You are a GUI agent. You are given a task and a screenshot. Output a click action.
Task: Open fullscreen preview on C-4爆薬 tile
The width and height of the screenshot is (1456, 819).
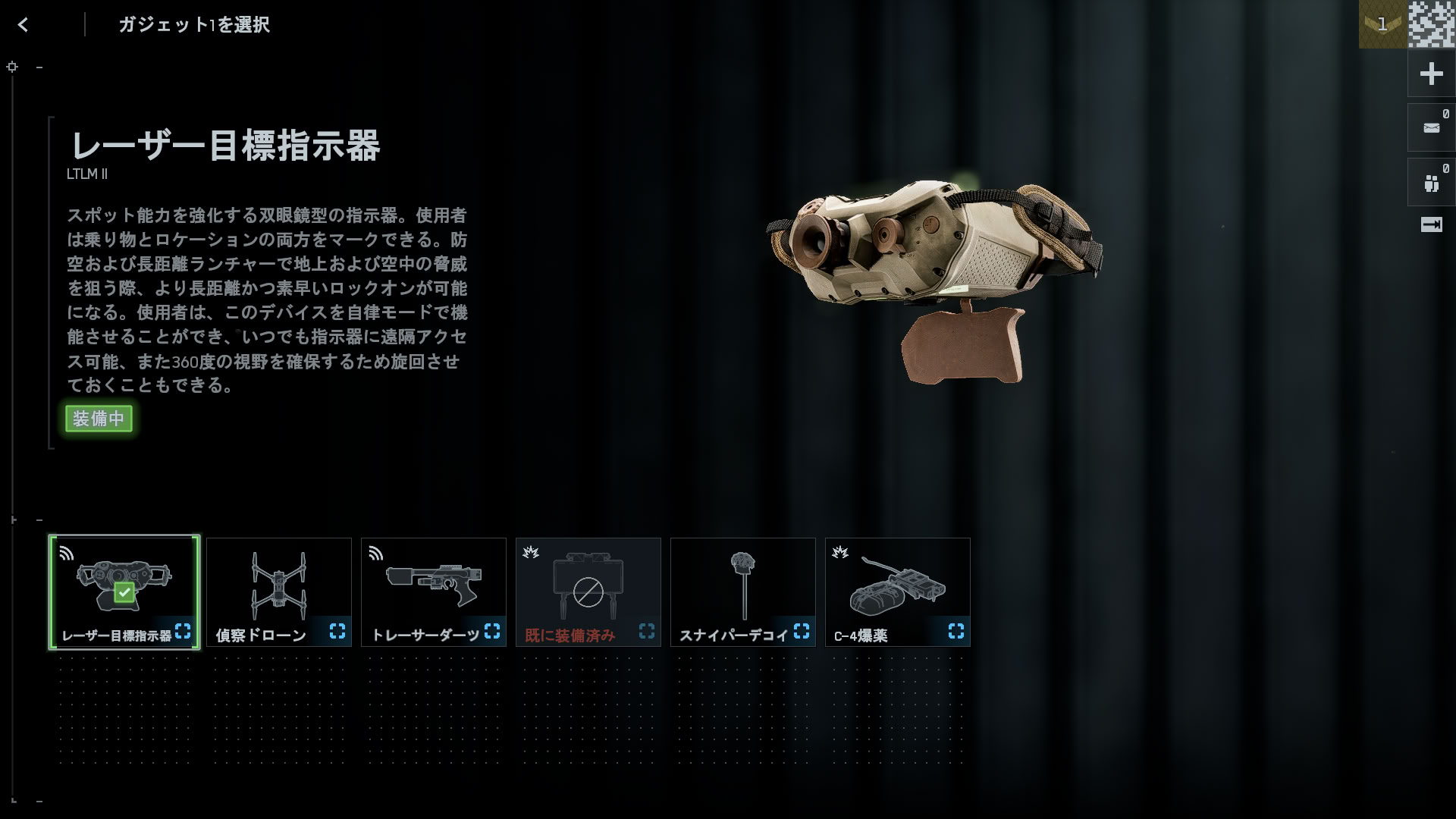[x=956, y=631]
